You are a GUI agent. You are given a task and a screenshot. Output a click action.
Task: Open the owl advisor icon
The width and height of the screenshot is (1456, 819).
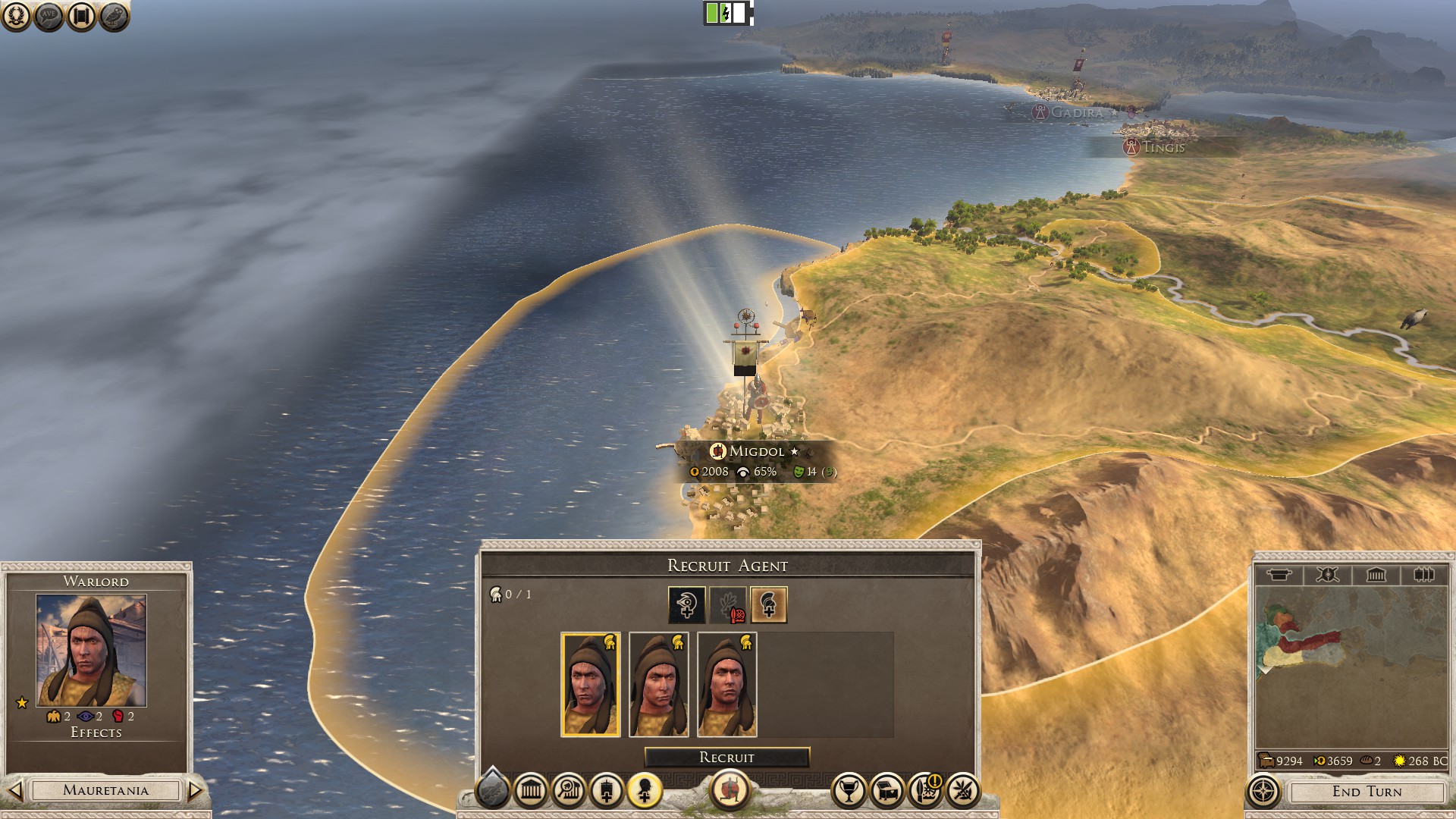(114, 16)
